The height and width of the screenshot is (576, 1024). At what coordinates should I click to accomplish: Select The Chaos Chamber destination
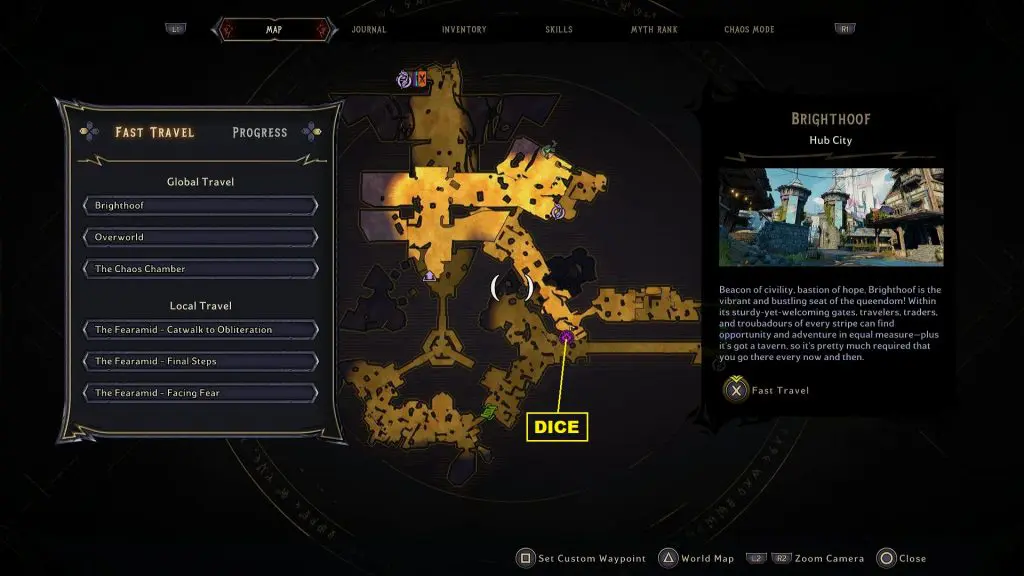[x=201, y=269]
